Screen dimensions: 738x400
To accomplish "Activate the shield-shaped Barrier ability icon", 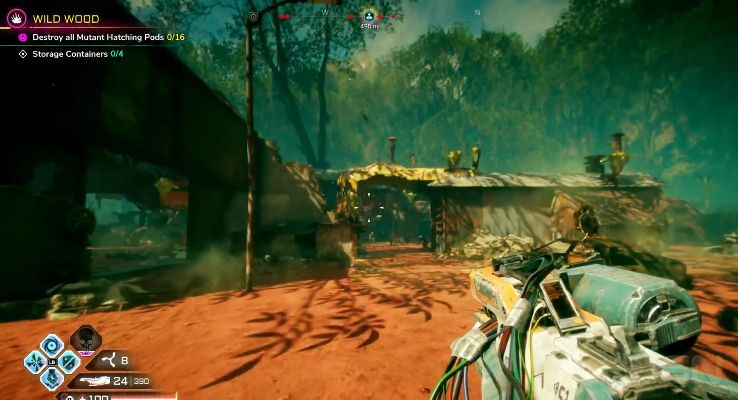I will click(68, 362).
